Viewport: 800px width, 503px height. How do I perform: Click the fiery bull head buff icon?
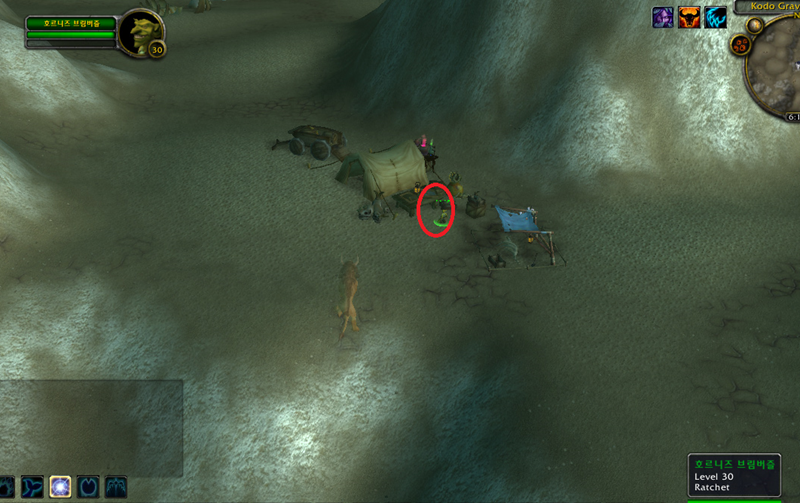point(690,17)
